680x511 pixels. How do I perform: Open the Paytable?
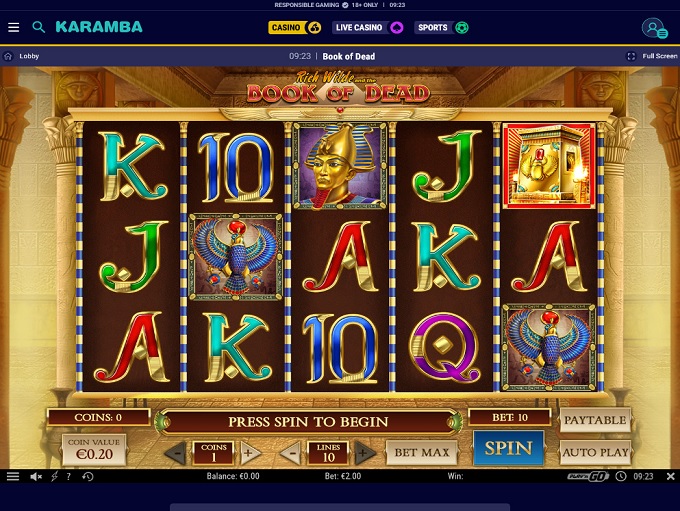(595, 420)
